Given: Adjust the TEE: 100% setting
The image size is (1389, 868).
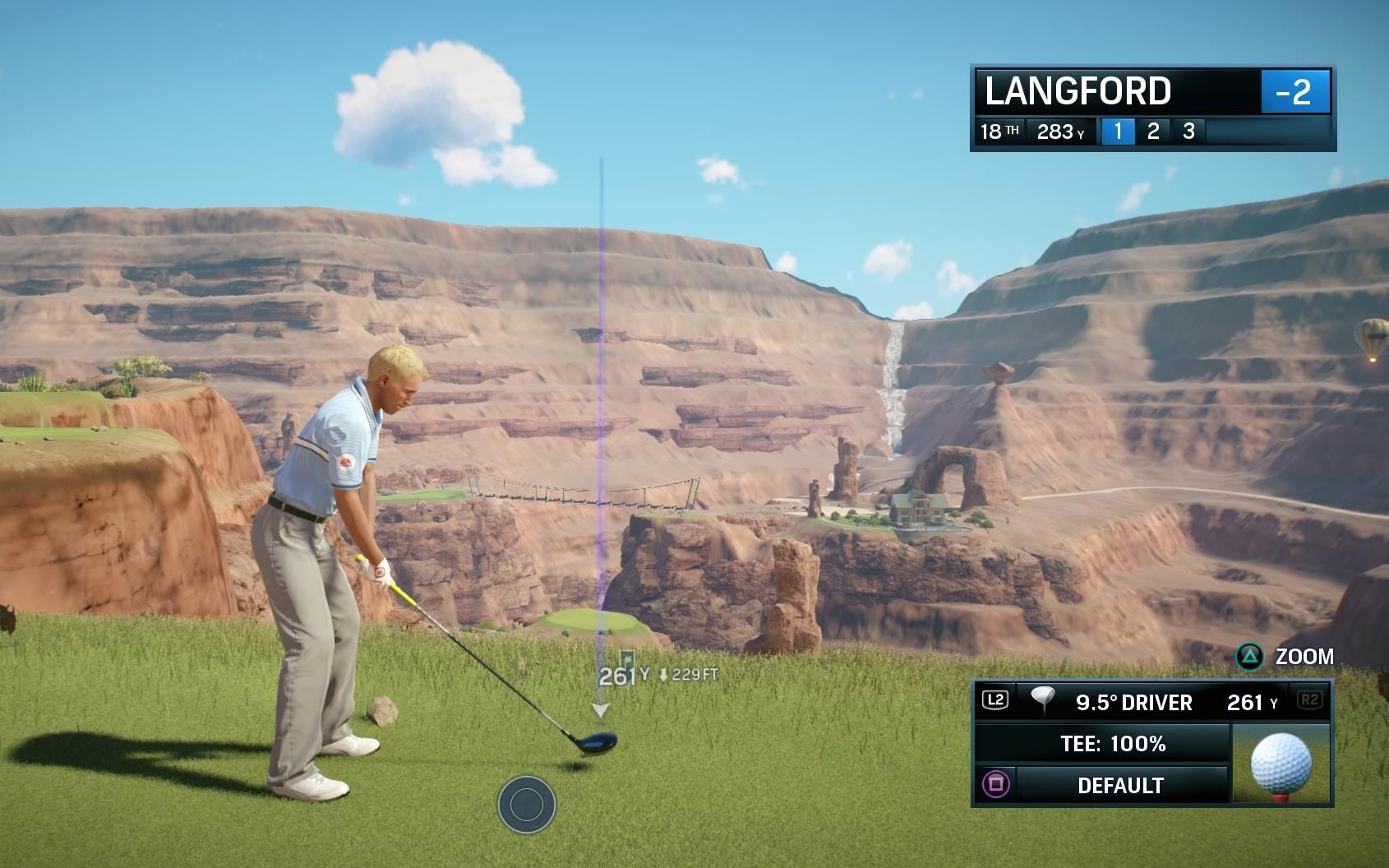Looking at the screenshot, I should pos(1113,744).
